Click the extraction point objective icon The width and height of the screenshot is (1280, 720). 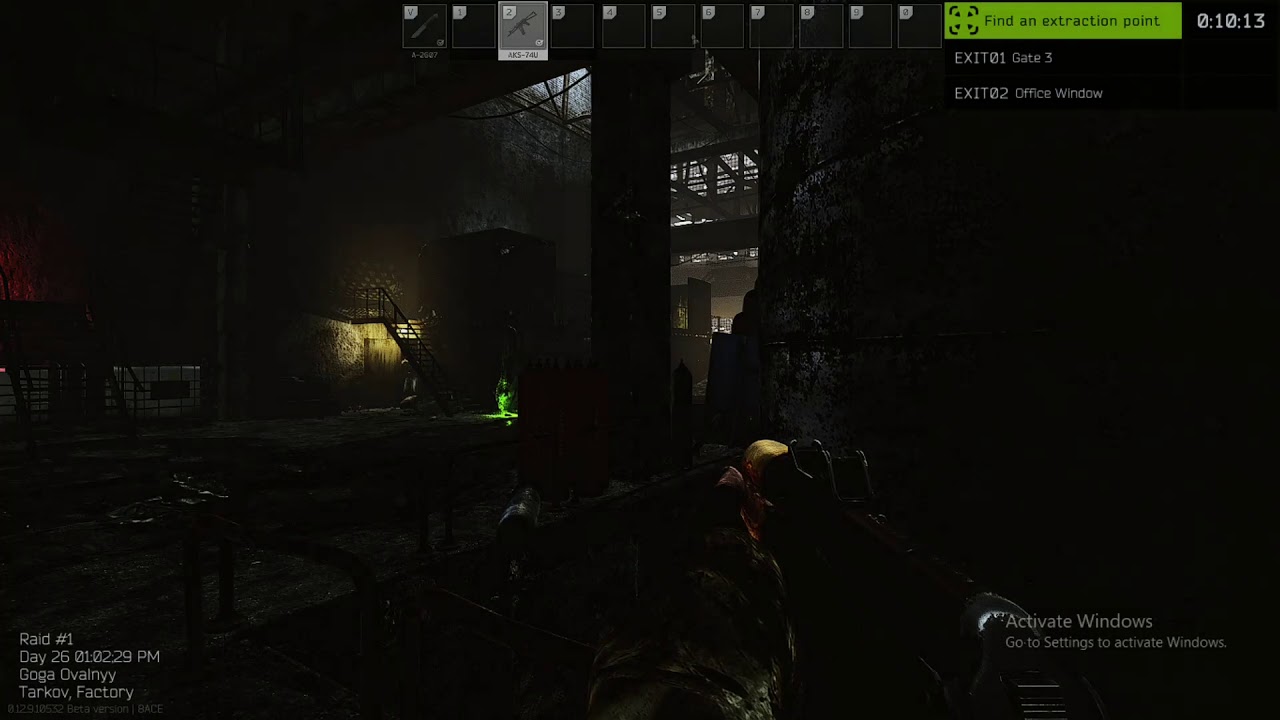pos(963,20)
